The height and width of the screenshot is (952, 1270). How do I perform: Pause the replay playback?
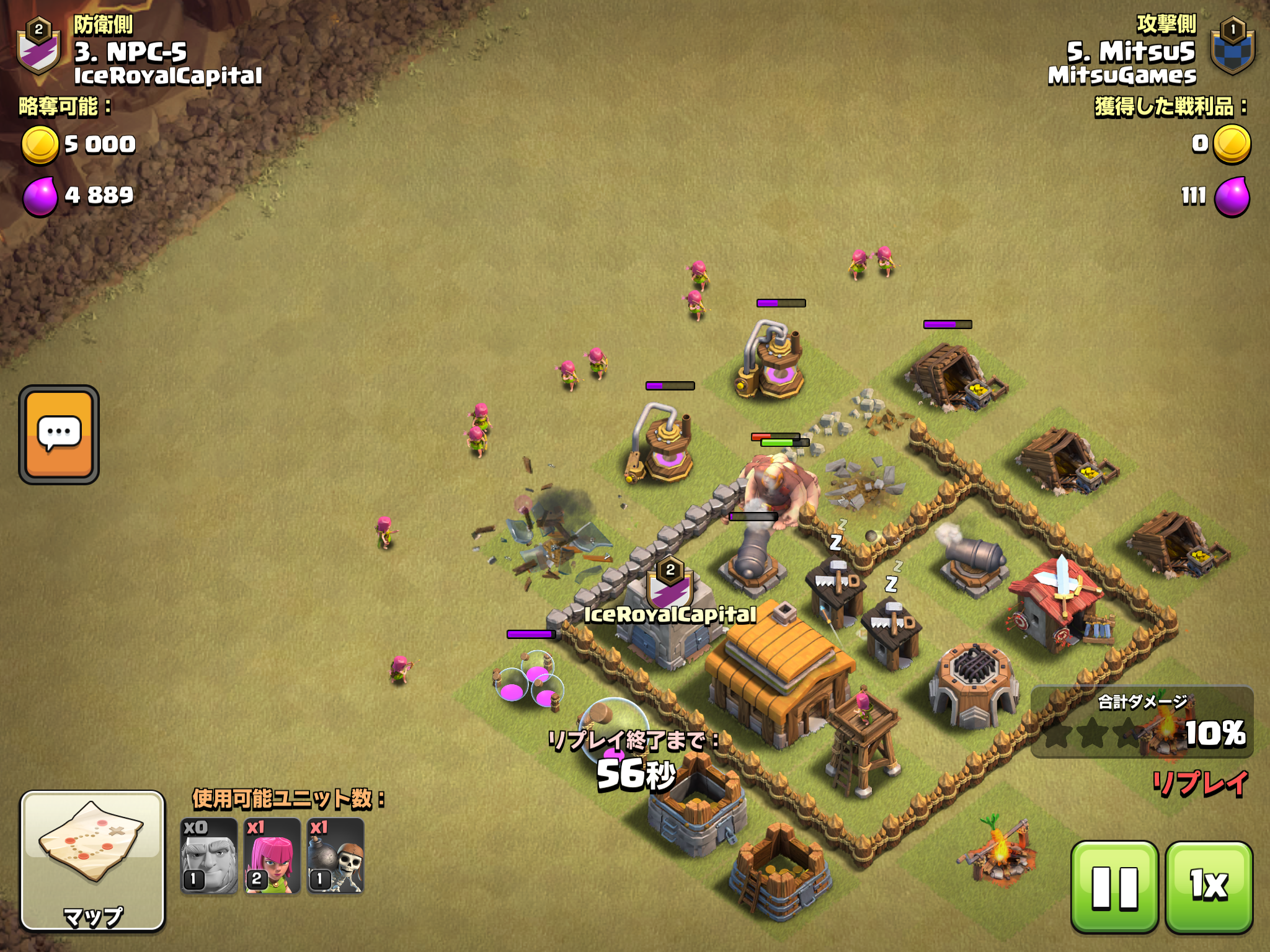[x=1114, y=886]
